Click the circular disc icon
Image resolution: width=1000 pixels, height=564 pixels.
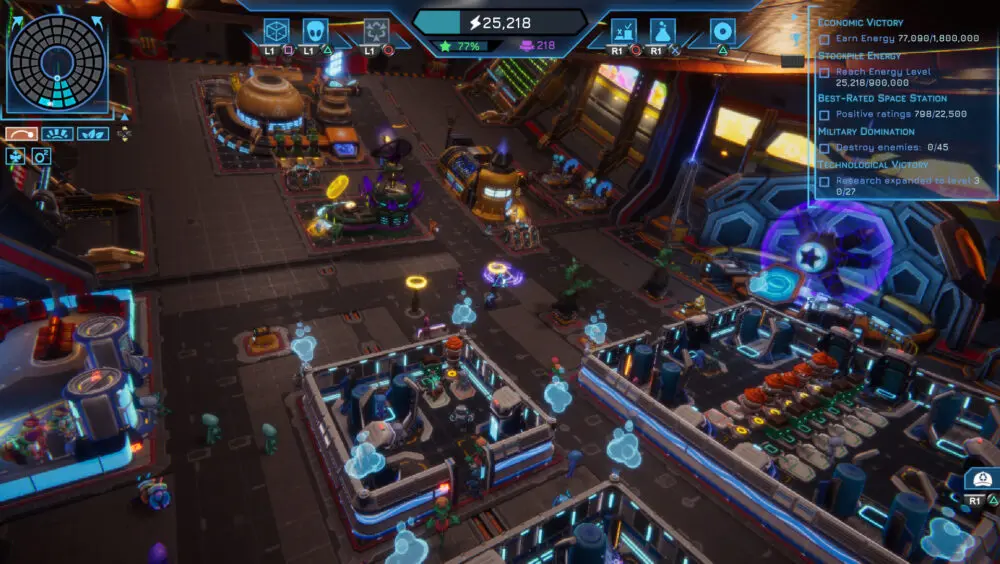tap(722, 31)
